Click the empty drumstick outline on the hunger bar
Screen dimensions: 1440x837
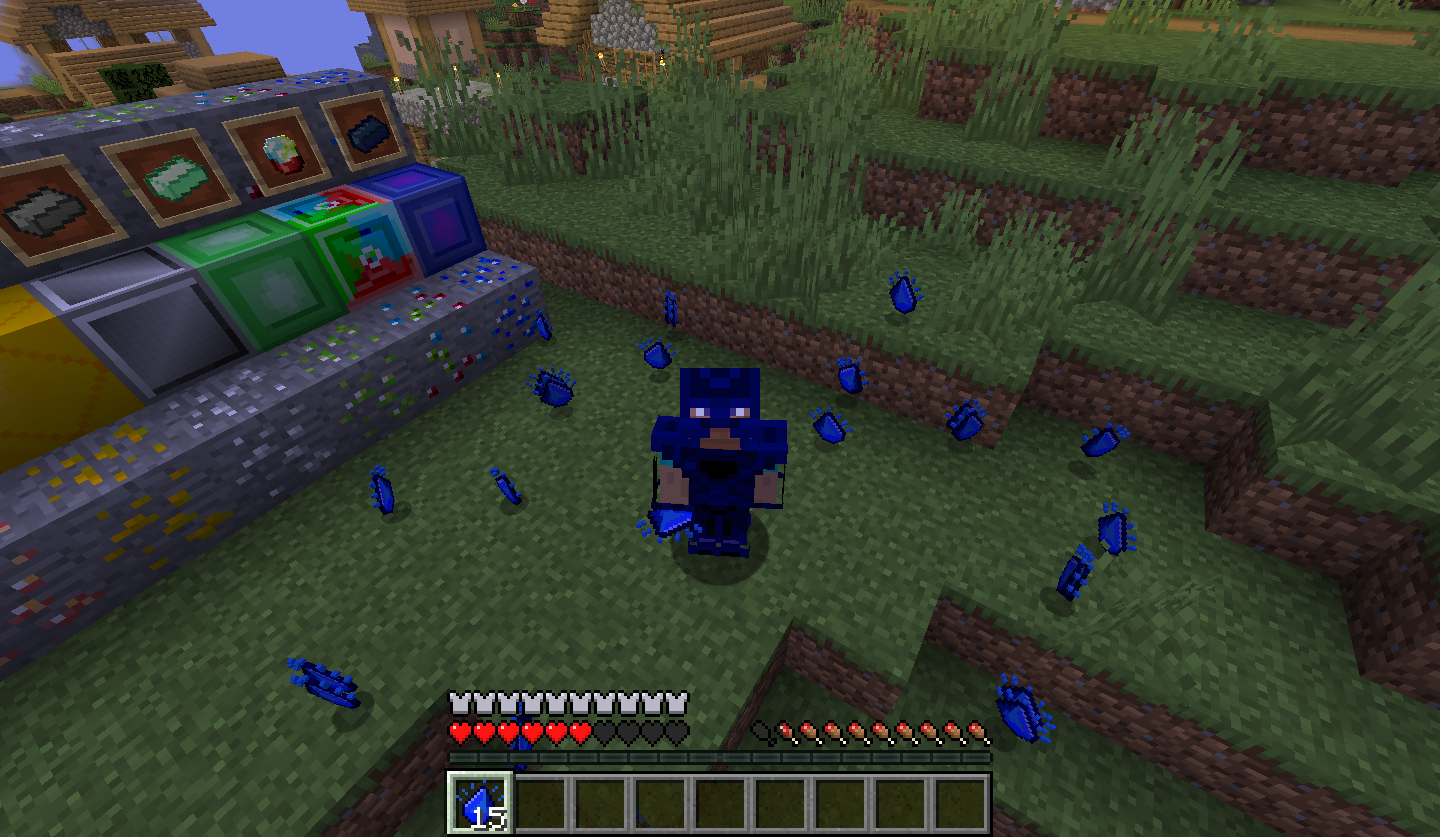760,732
